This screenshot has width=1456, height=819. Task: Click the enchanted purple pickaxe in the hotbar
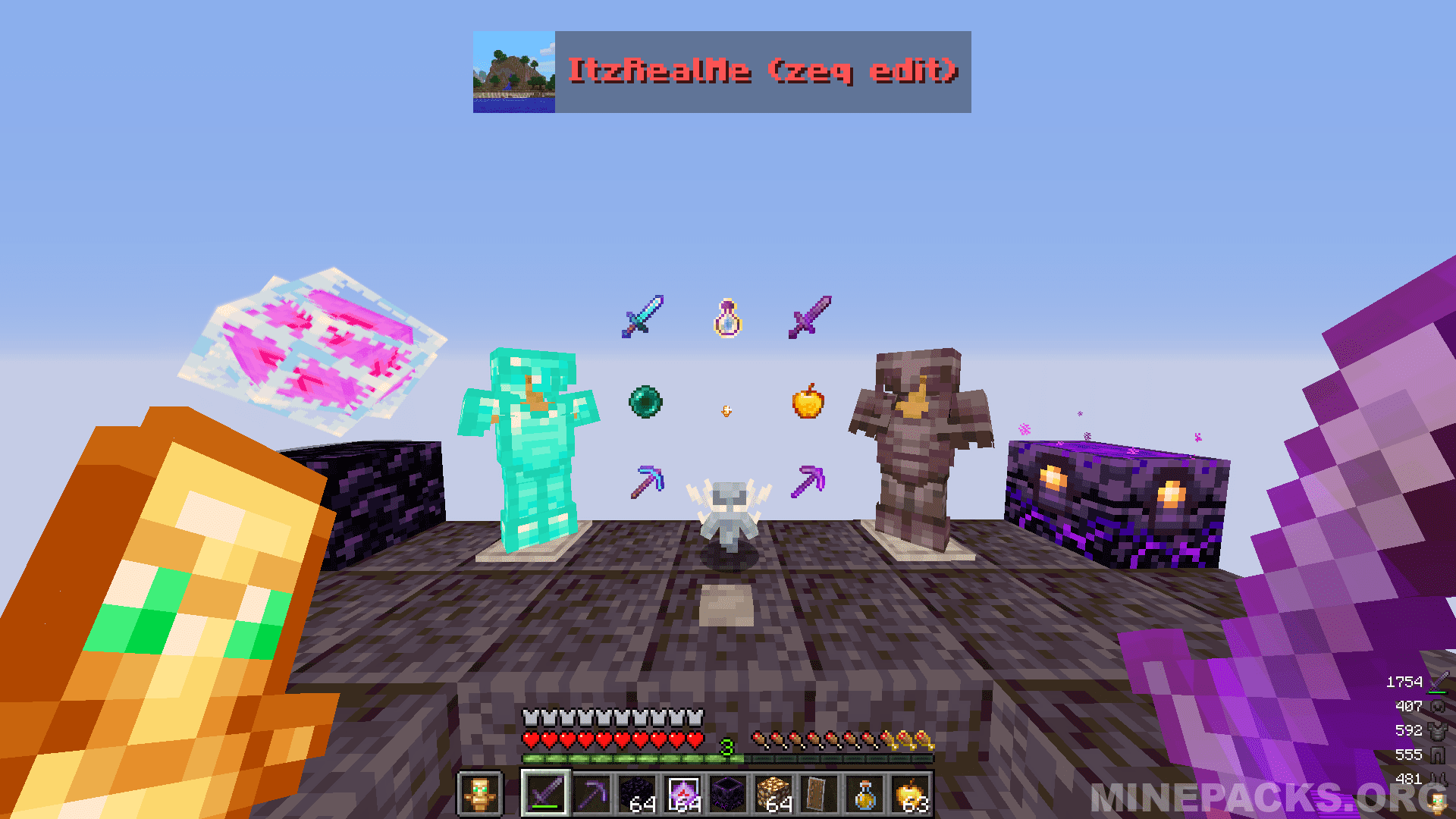[591, 792]
